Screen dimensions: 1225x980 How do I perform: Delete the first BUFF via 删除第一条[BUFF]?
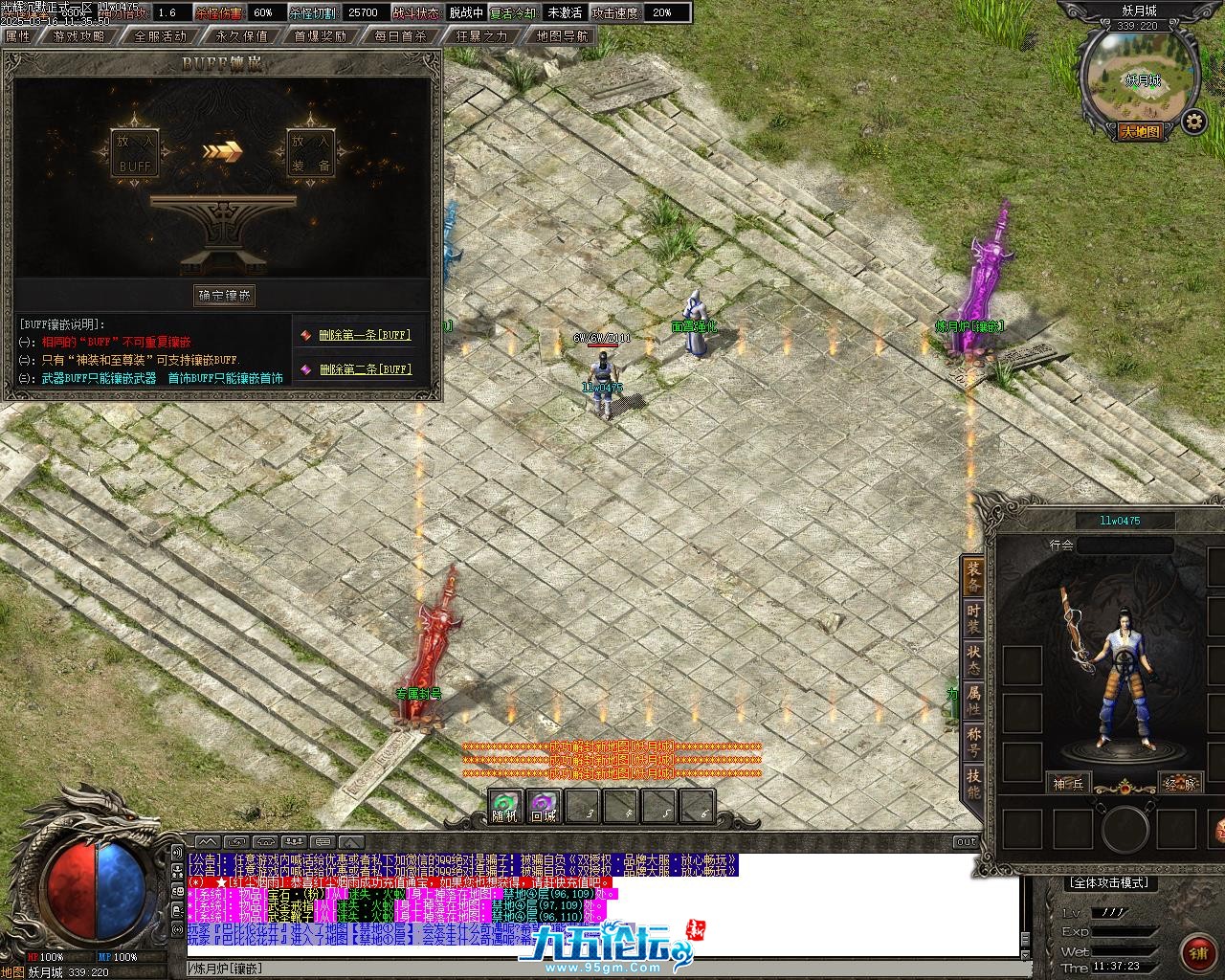364,335
